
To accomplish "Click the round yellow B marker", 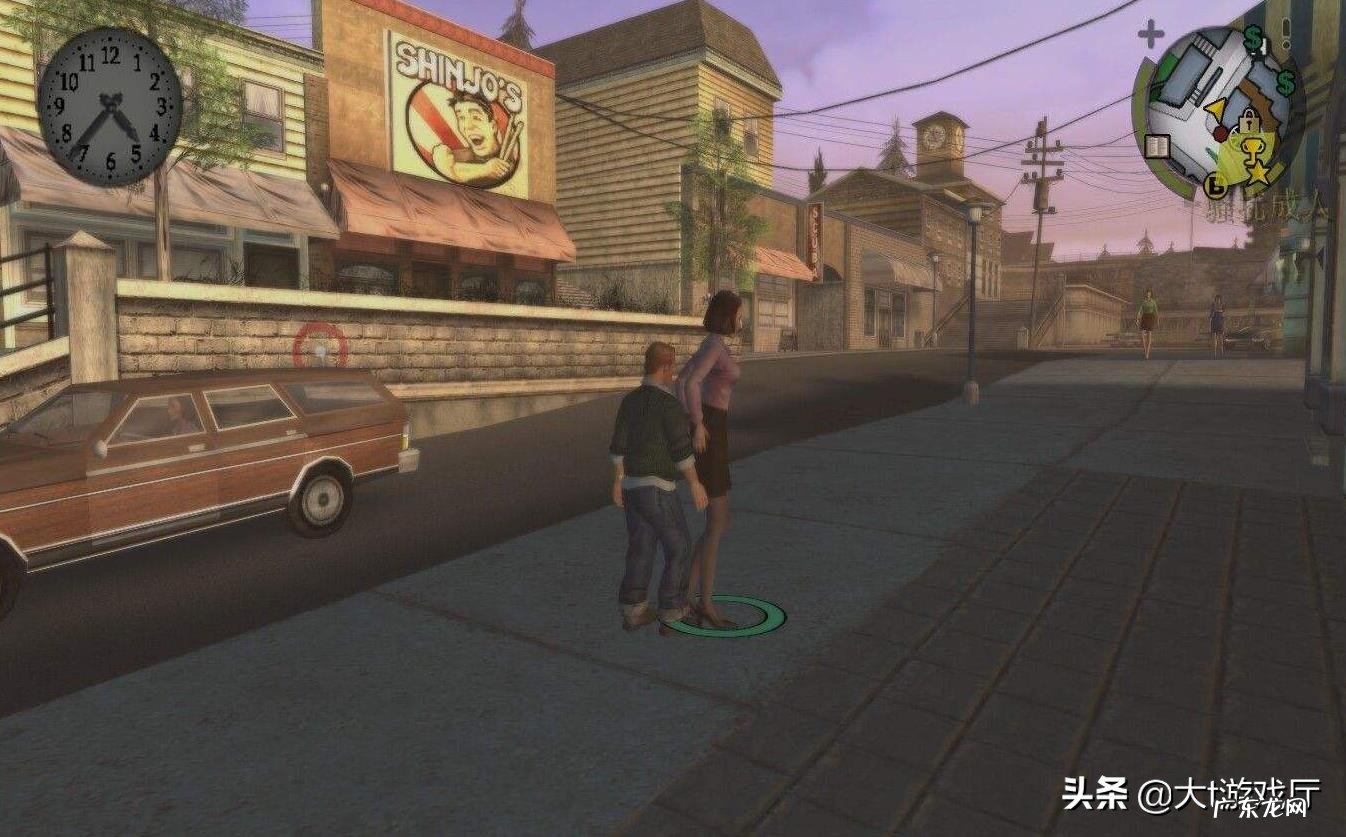I will (x=1216, y=183).
